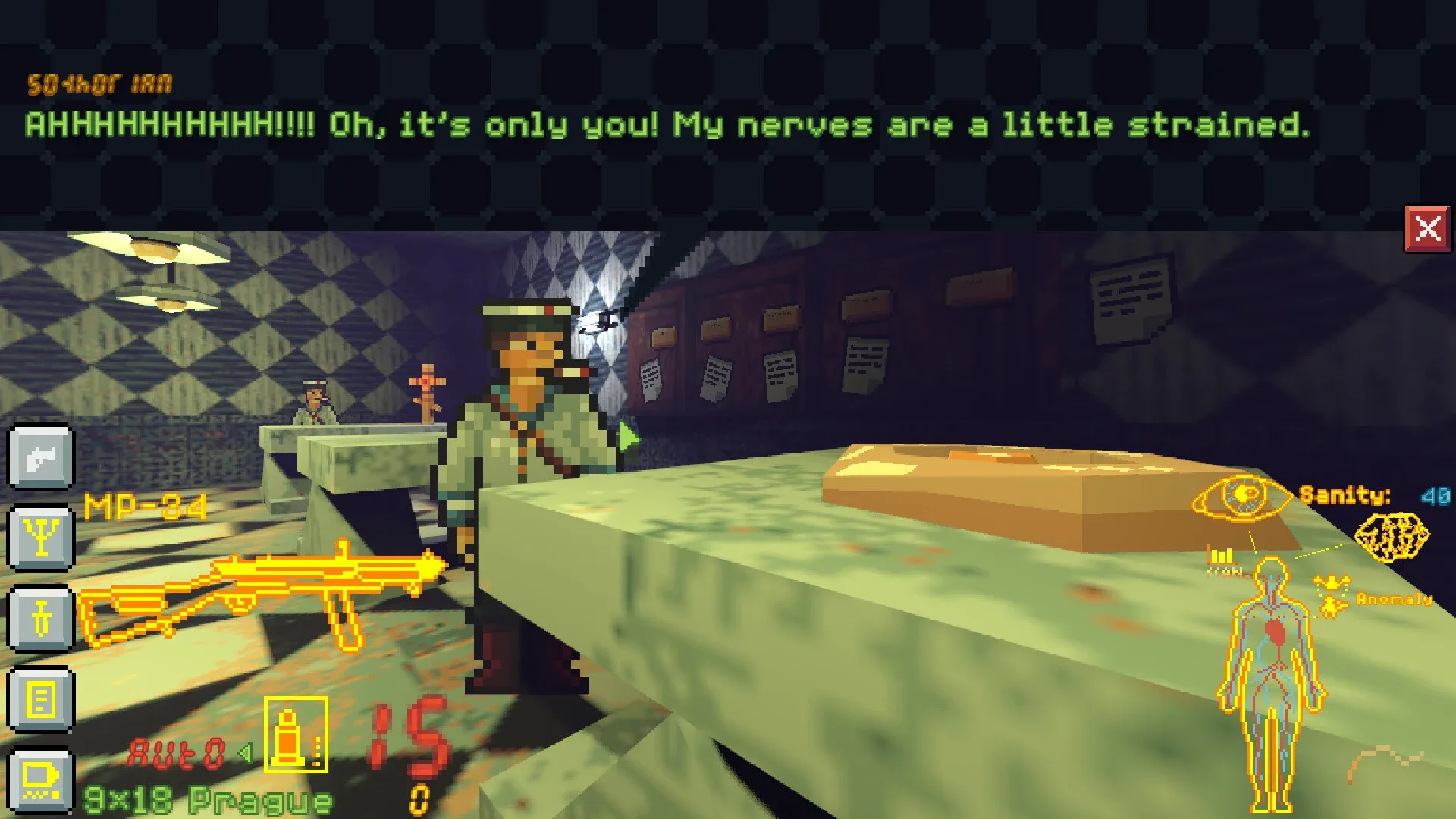Screen dimensions: 1456x819
Task: Open the psi ability menu icon
Action: click(x=40, y=538)
